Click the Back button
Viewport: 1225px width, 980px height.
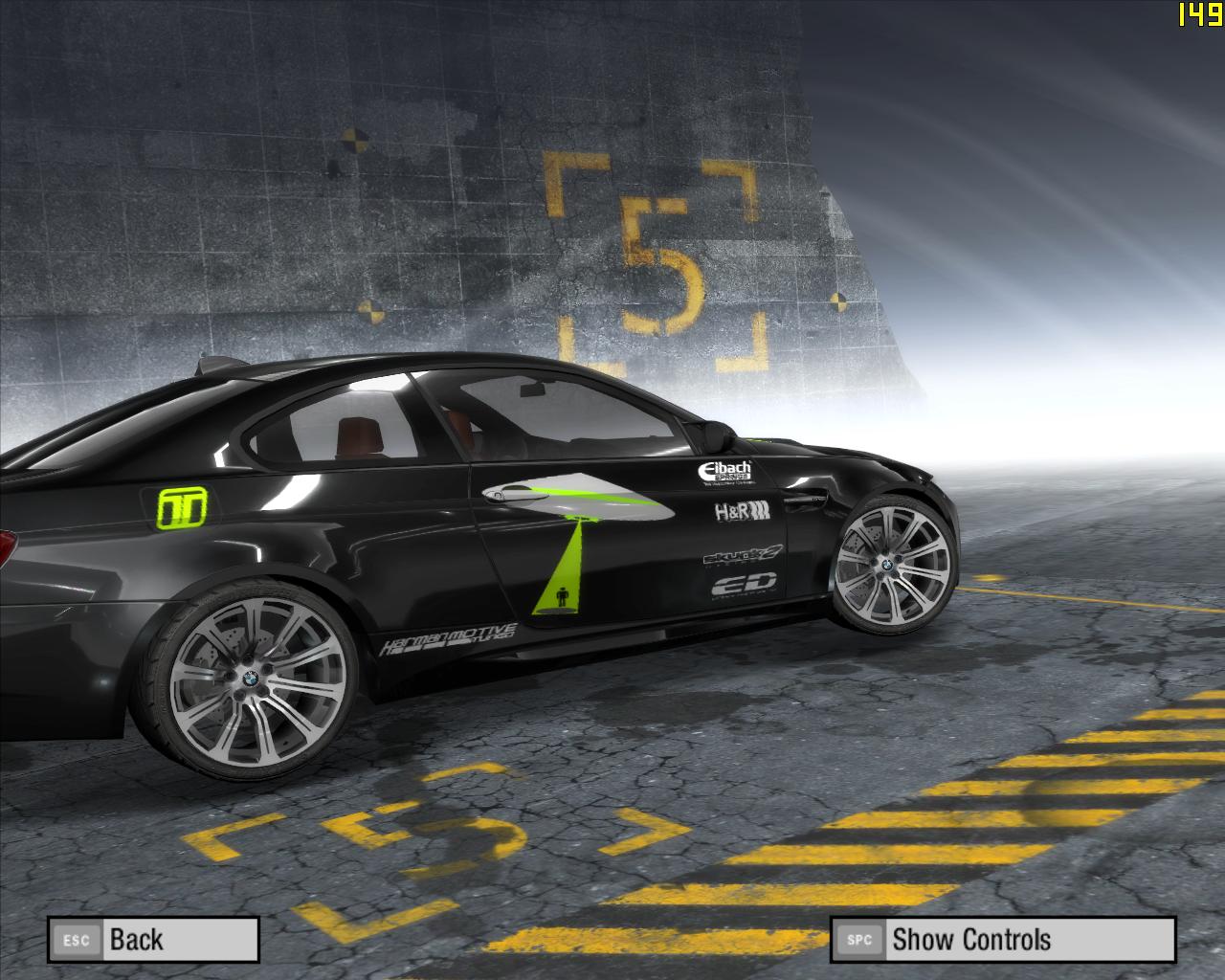click(x=153, y=940)
